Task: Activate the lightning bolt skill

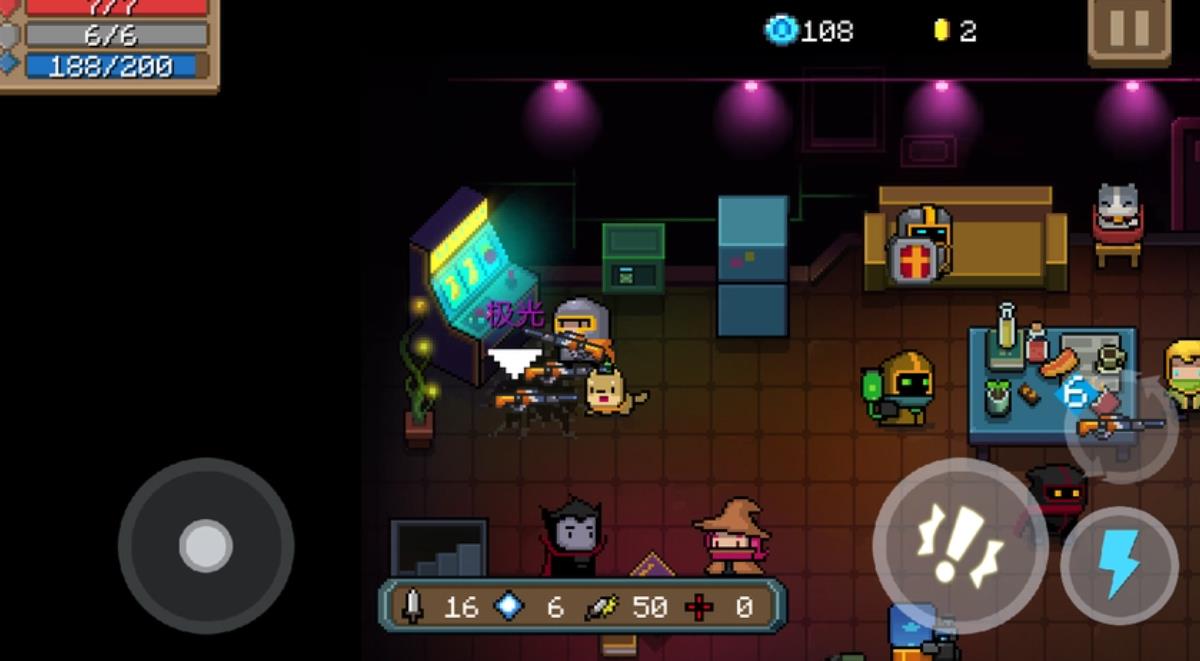Action: click(1119, 565)
